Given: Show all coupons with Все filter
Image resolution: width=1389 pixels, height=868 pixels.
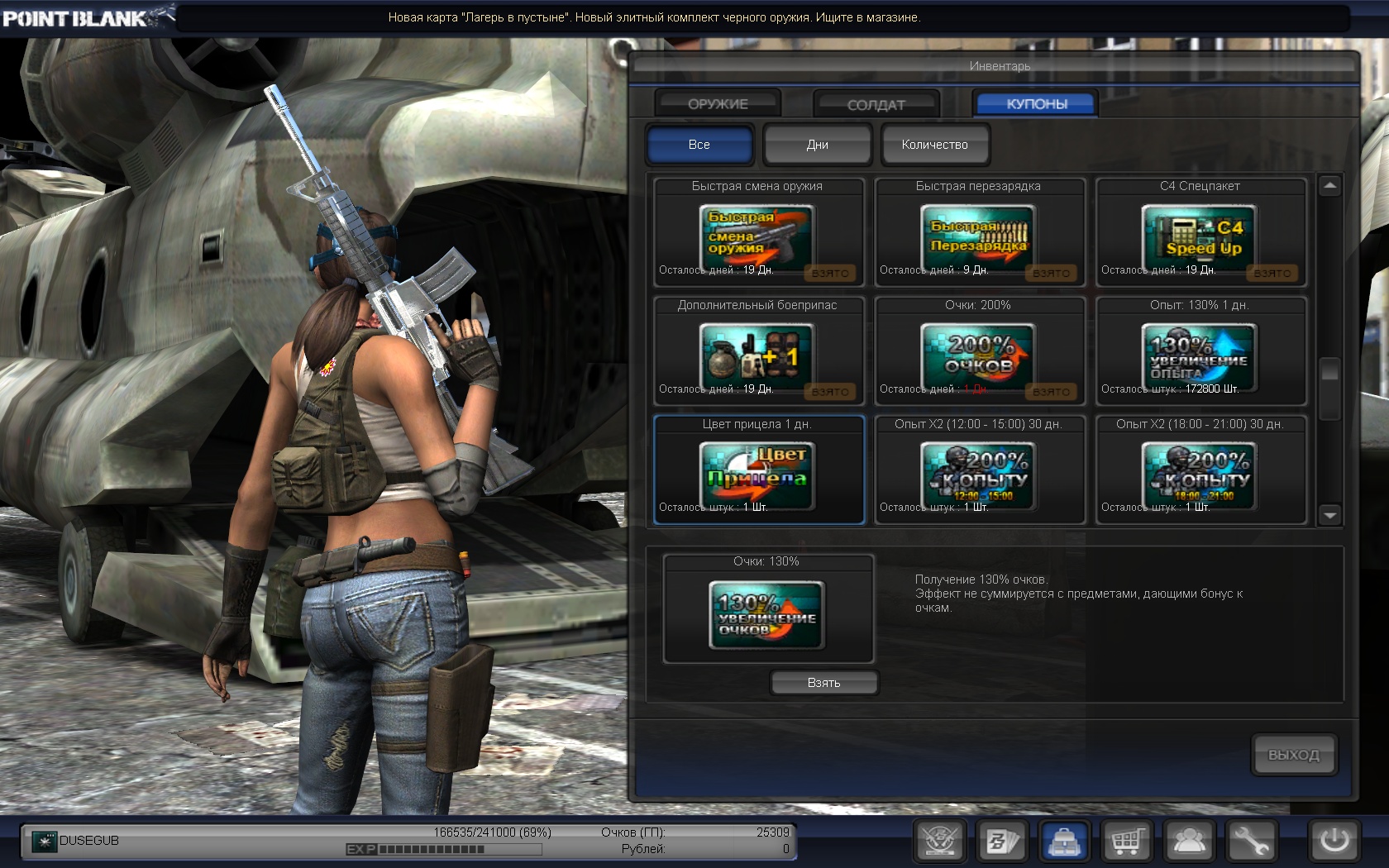Looking at the screenshot, I should [x=699, y=145].
